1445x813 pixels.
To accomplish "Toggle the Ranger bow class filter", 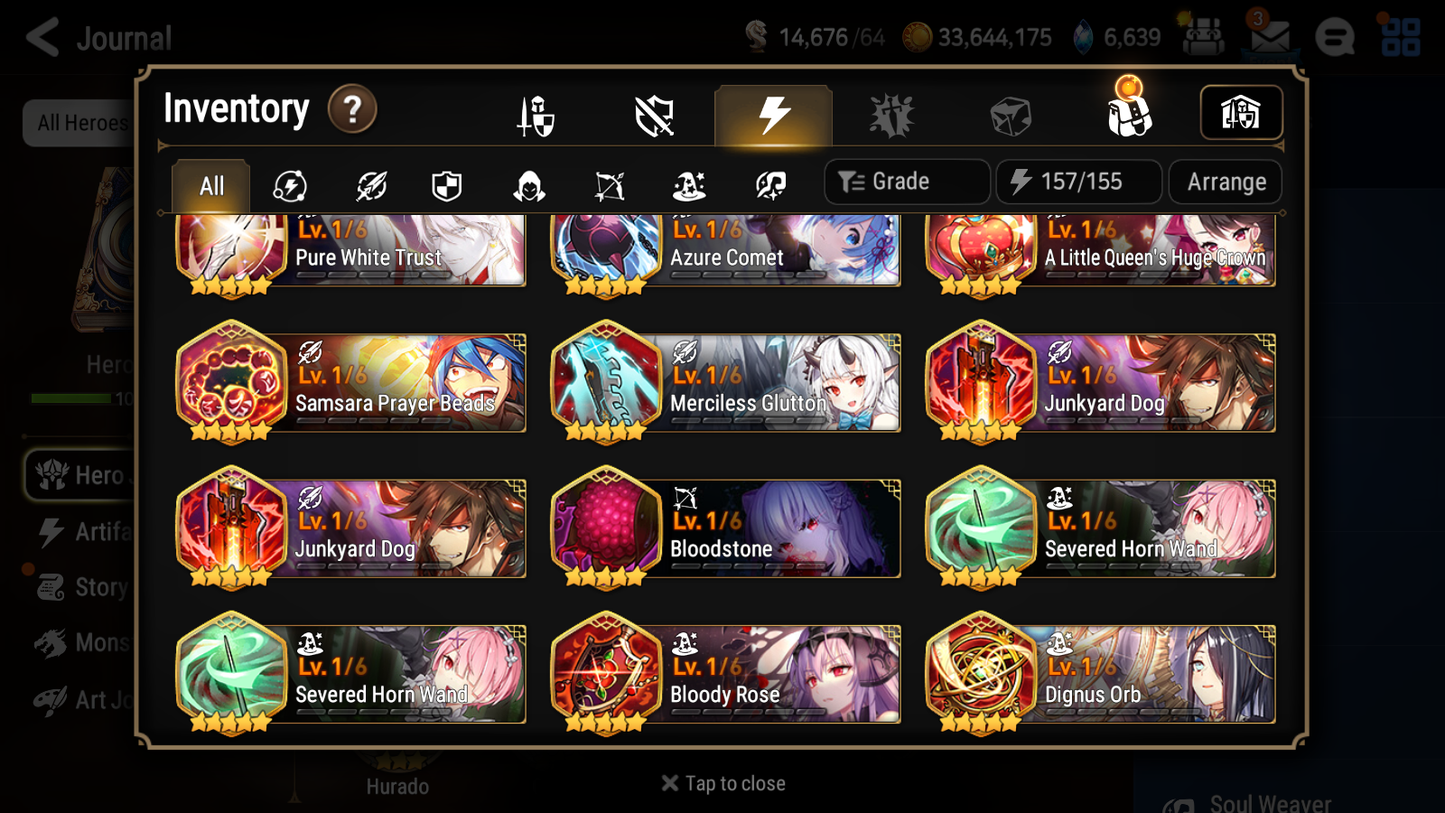I will [x=608, y=182].
